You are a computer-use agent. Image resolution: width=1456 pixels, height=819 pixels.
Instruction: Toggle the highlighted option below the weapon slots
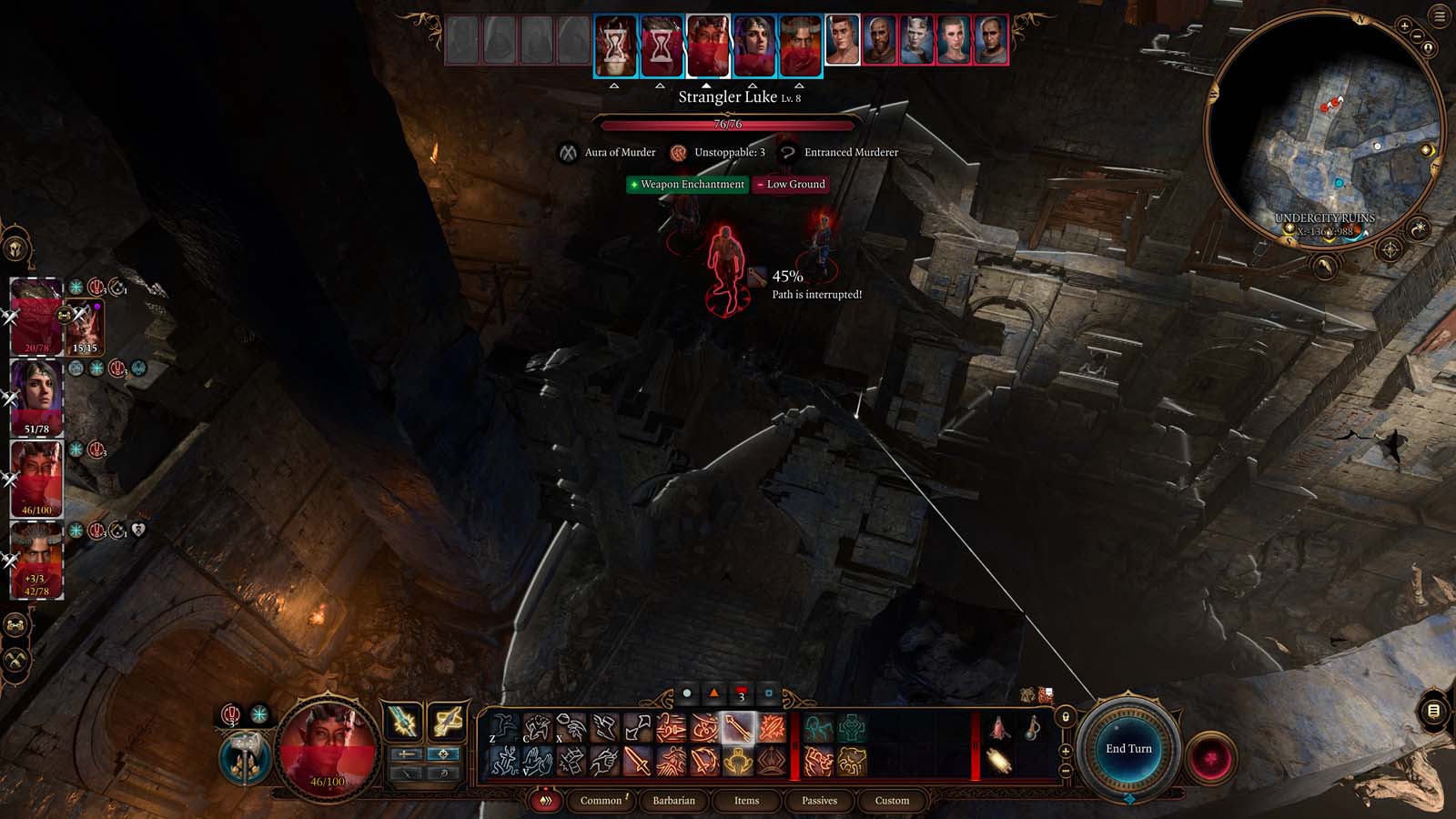click(x=445, y=753)
